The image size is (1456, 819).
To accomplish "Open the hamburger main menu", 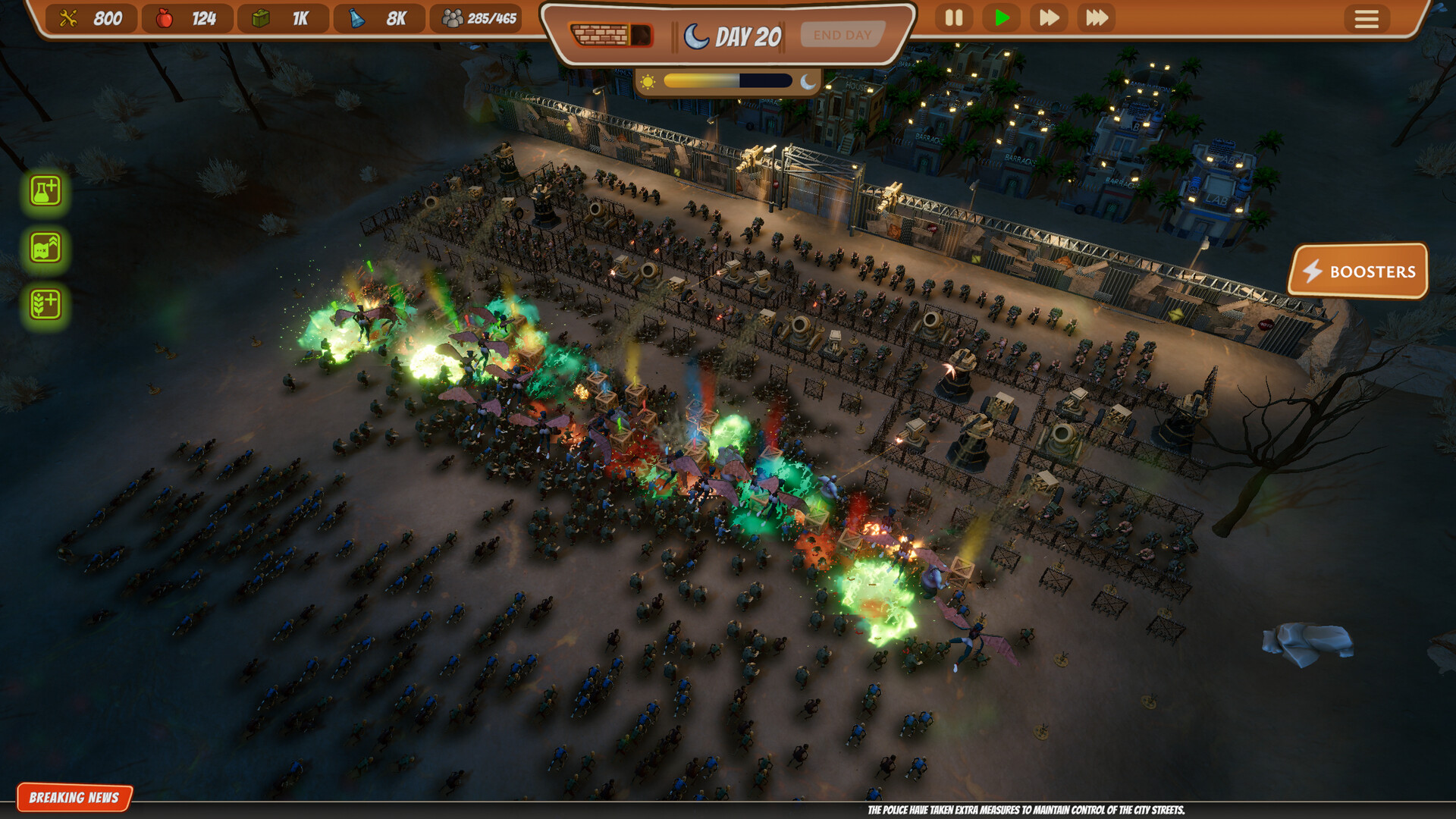I will point(1367,19).
